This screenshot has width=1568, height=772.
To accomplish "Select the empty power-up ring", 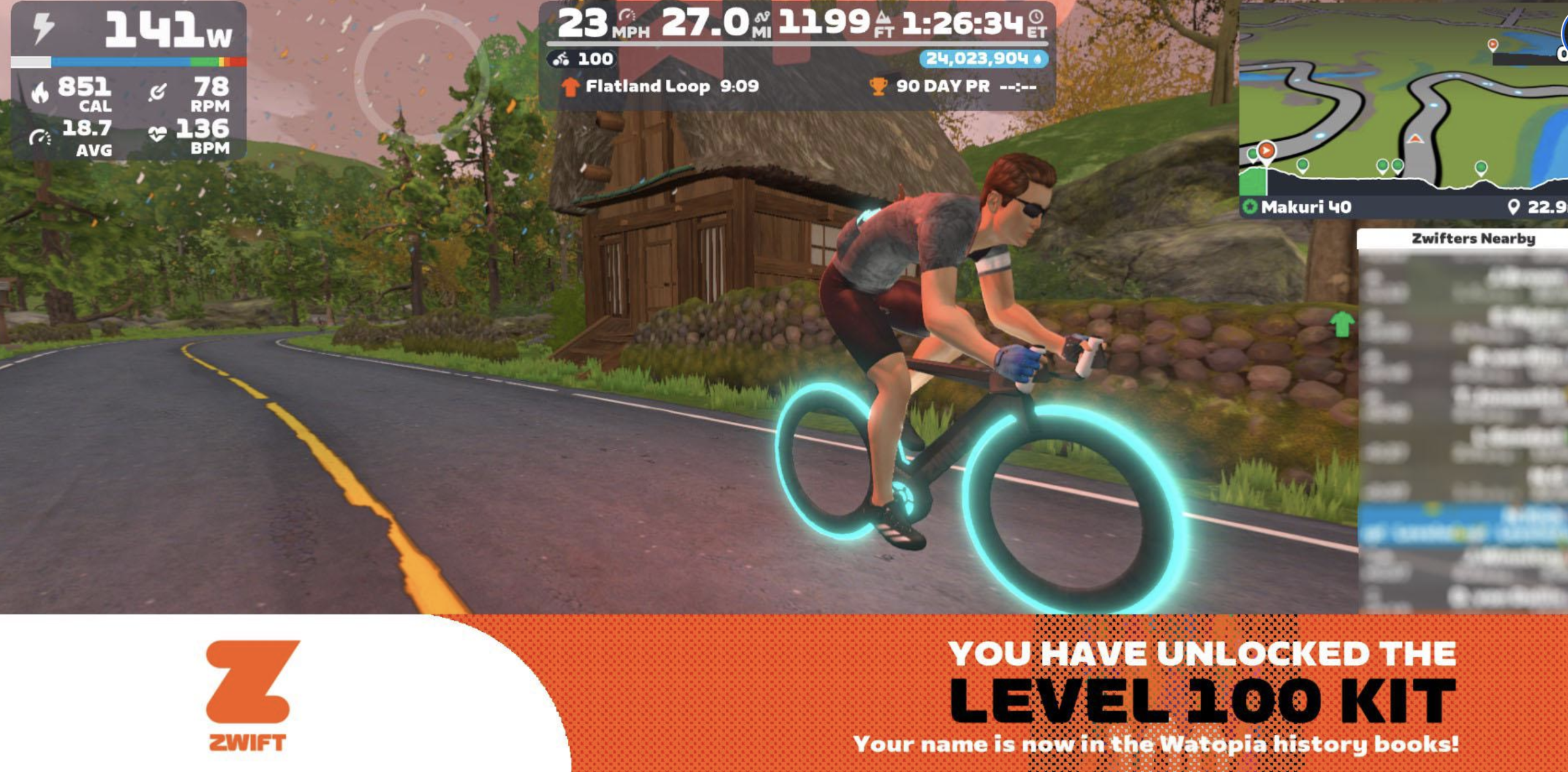I will click(421, 73).
